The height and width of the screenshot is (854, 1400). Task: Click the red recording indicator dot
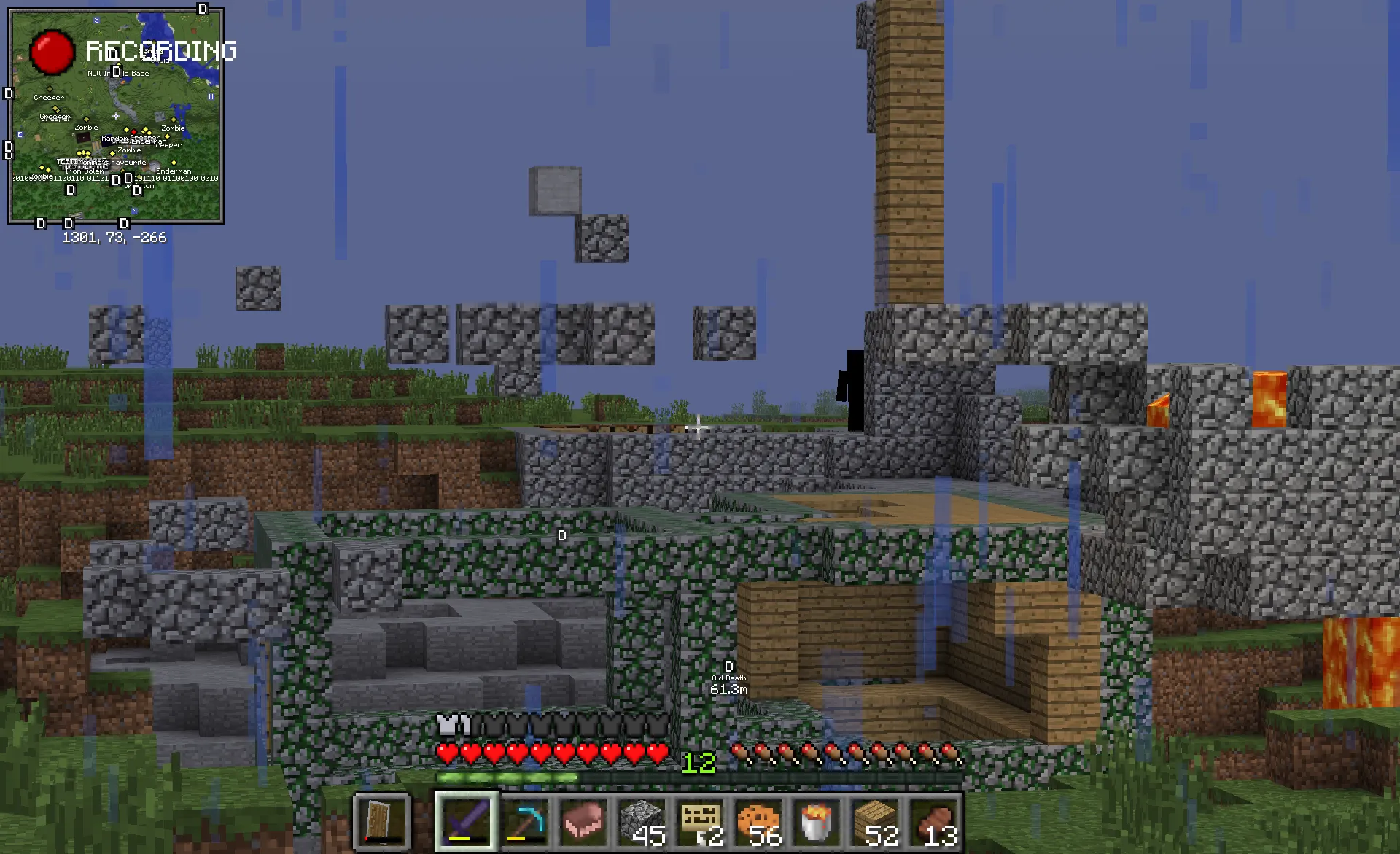tap(52, 52)
